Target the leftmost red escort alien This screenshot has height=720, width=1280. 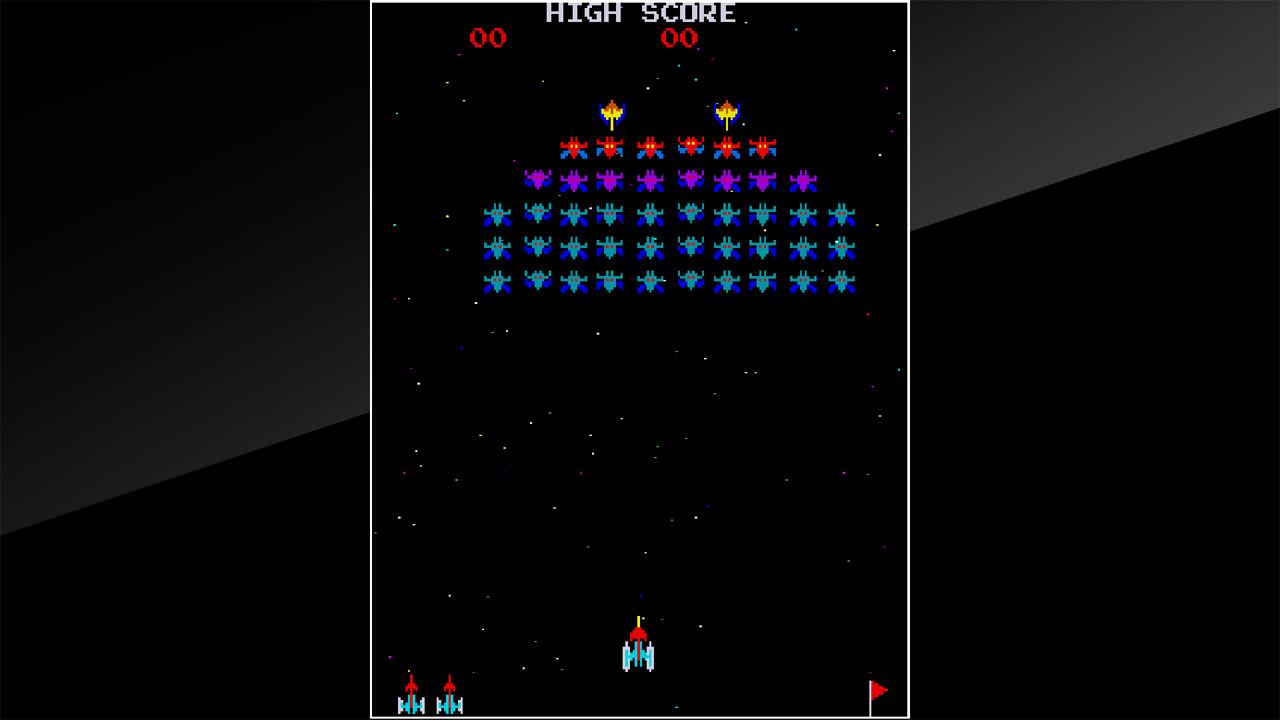tap(573, 146)
